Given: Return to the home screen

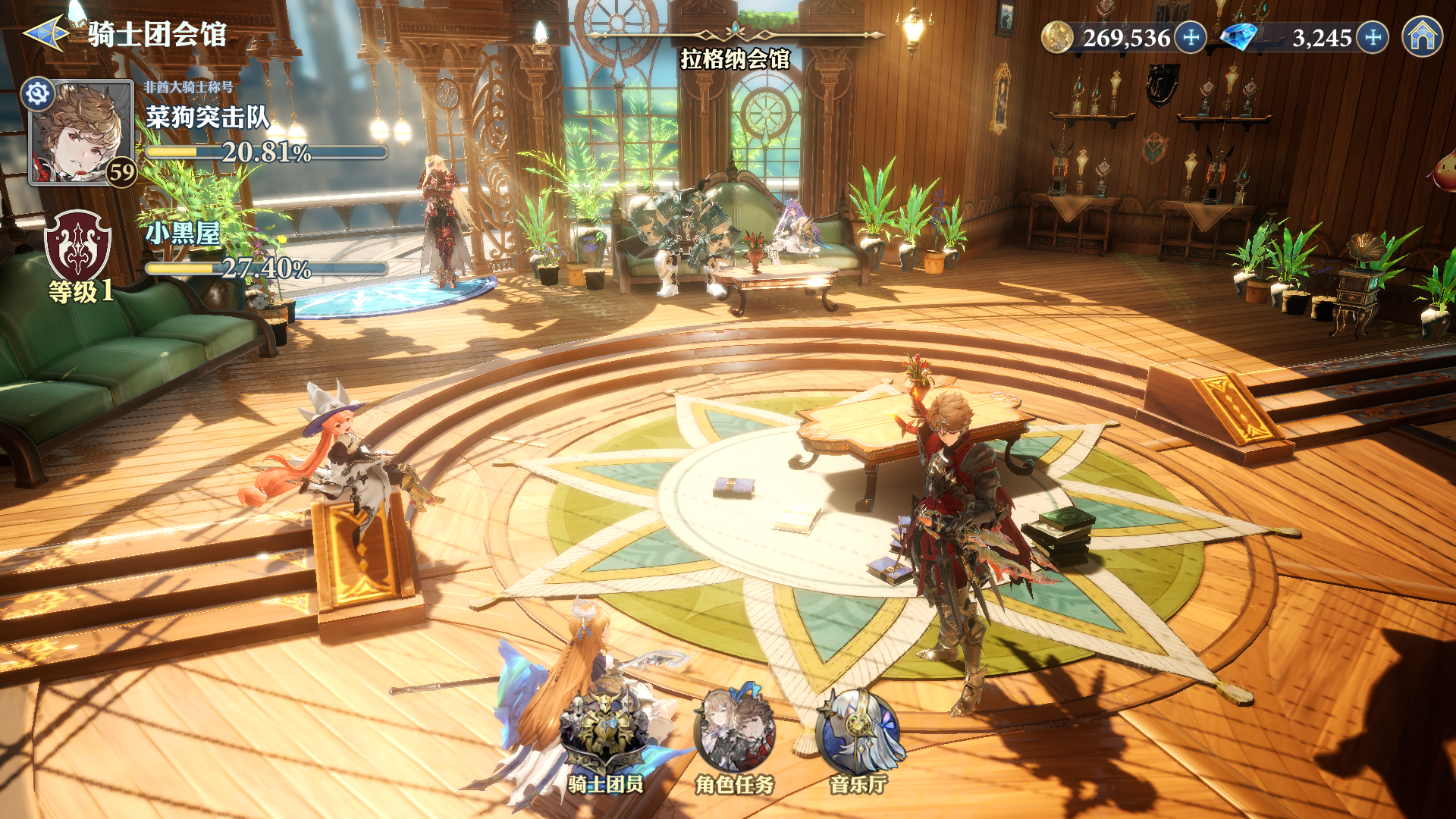Looking at the screenshot, I should [1422, 36].
